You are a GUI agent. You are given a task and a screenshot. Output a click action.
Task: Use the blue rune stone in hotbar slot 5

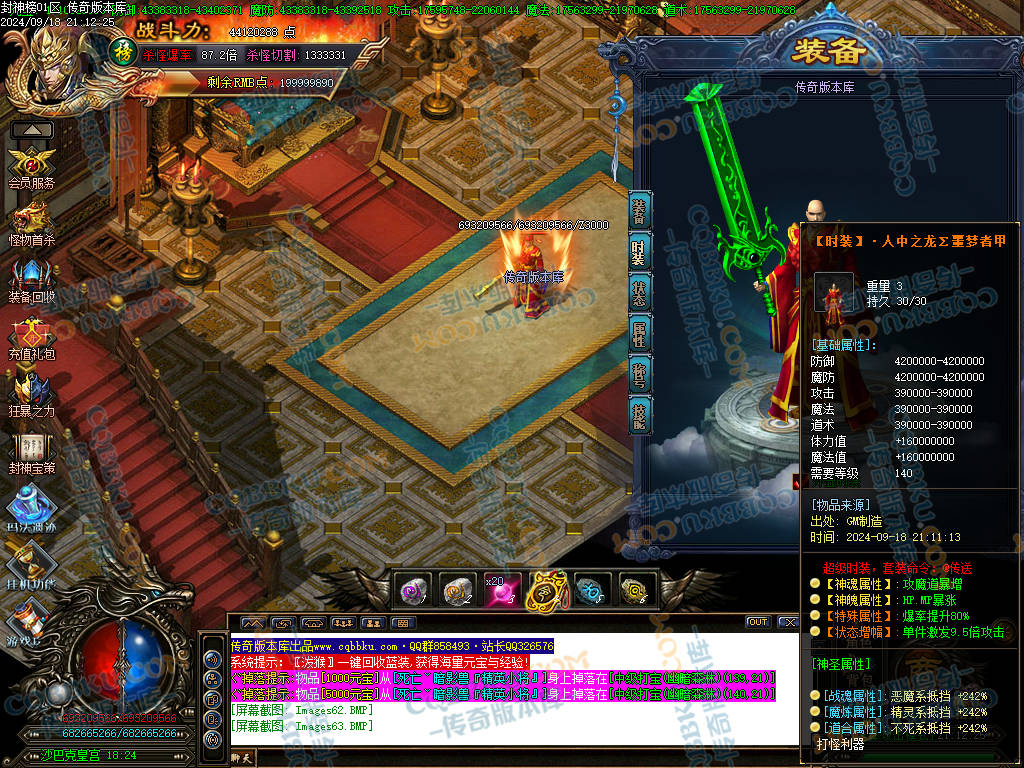tap(590, 591)
